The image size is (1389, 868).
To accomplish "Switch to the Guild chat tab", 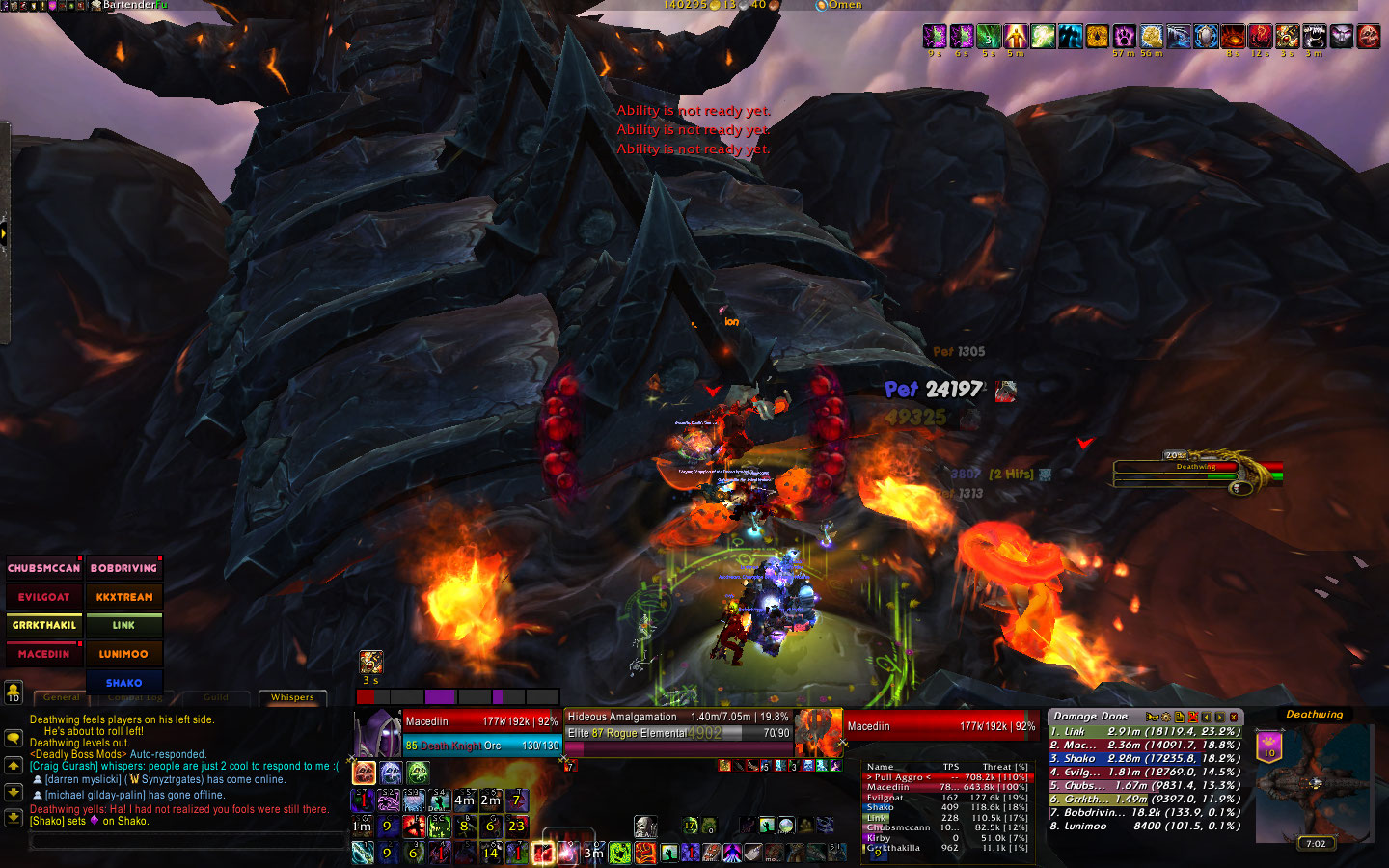I will 216,697.
